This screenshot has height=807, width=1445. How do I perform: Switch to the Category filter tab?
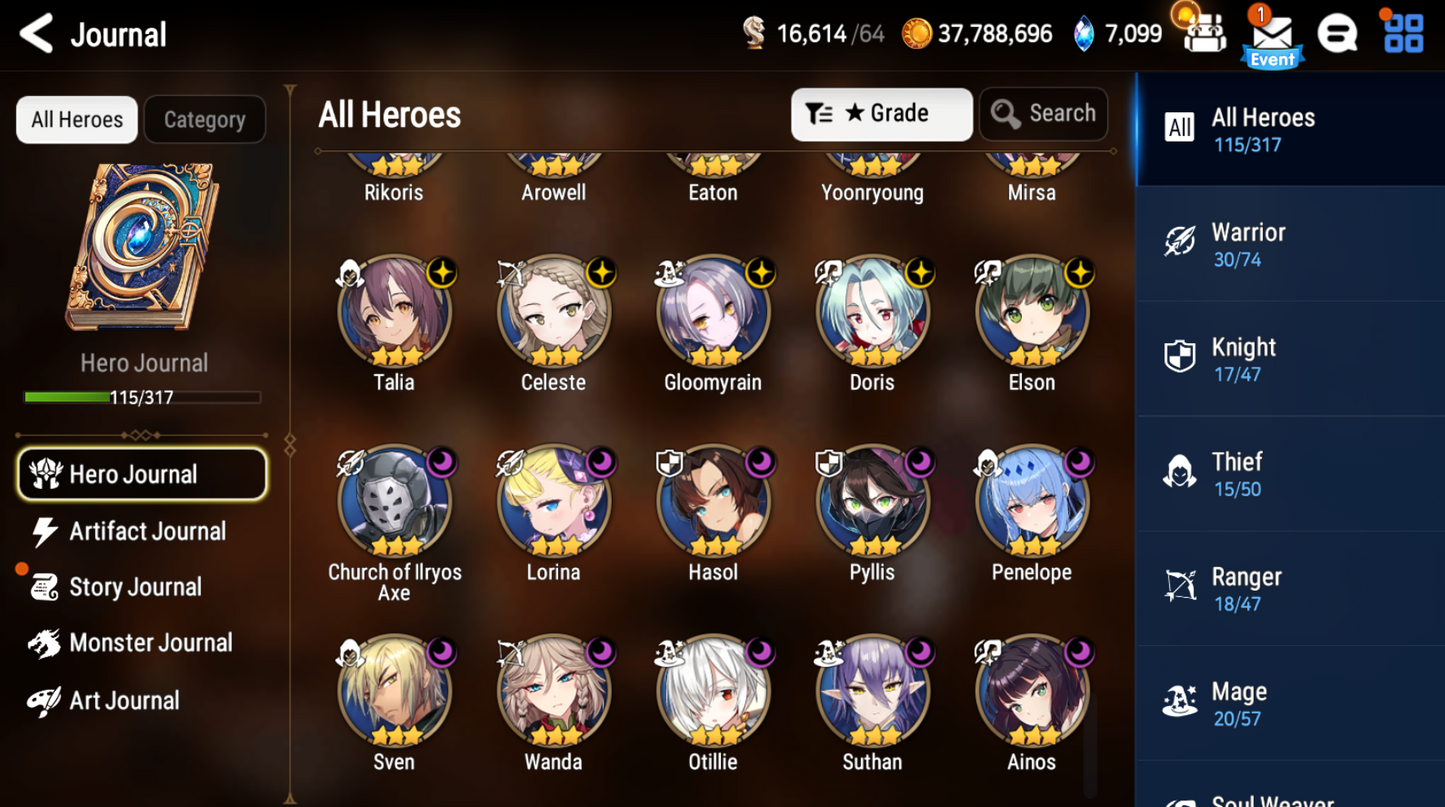click(x=204, y=119)
